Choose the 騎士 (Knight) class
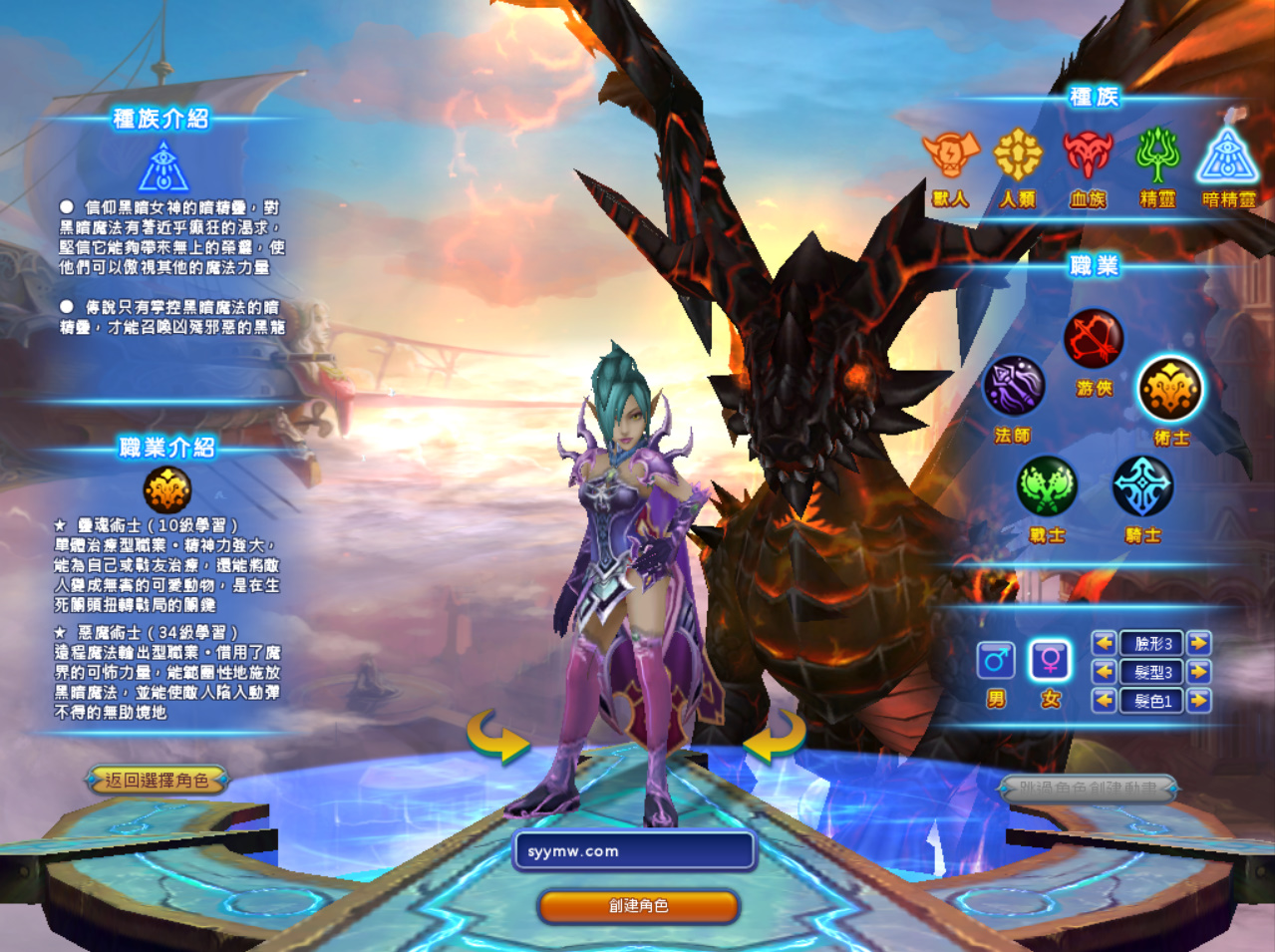 tap(1142, 486)
